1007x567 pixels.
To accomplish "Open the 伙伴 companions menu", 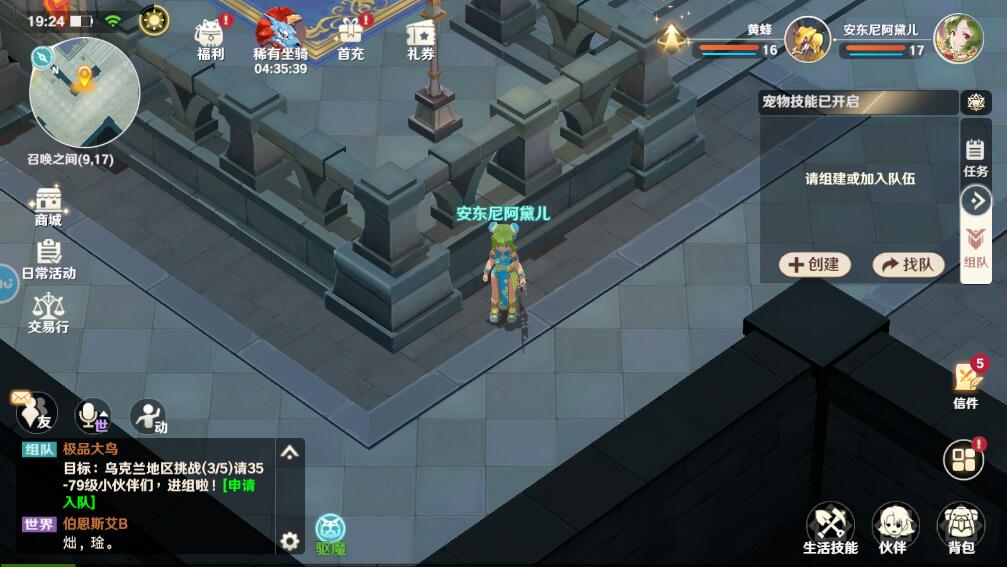I will pos(894,528).
